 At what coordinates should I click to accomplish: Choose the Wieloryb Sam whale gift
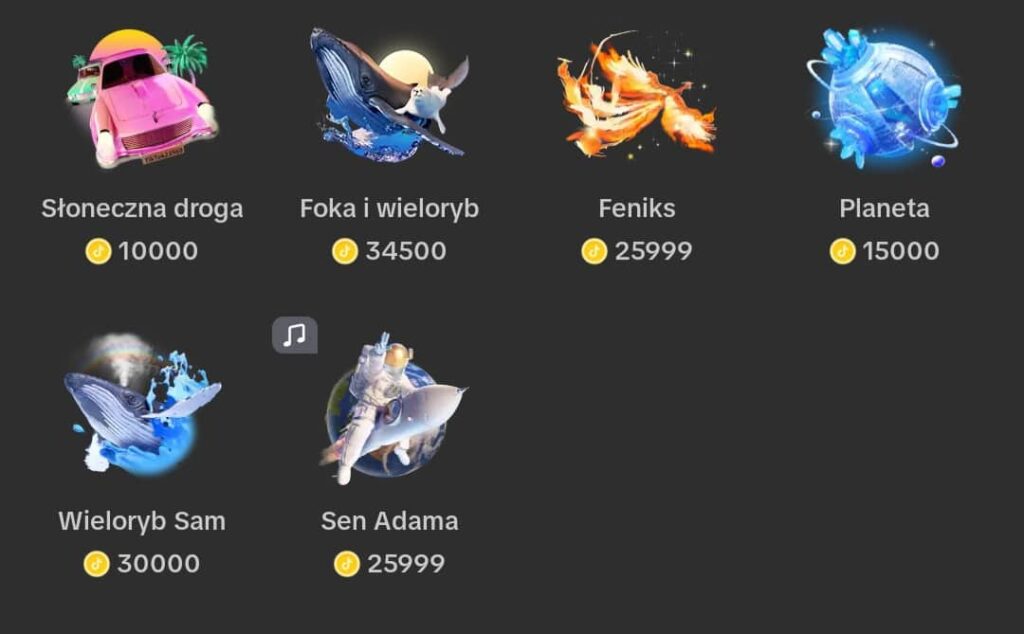[x=142, y=405]
